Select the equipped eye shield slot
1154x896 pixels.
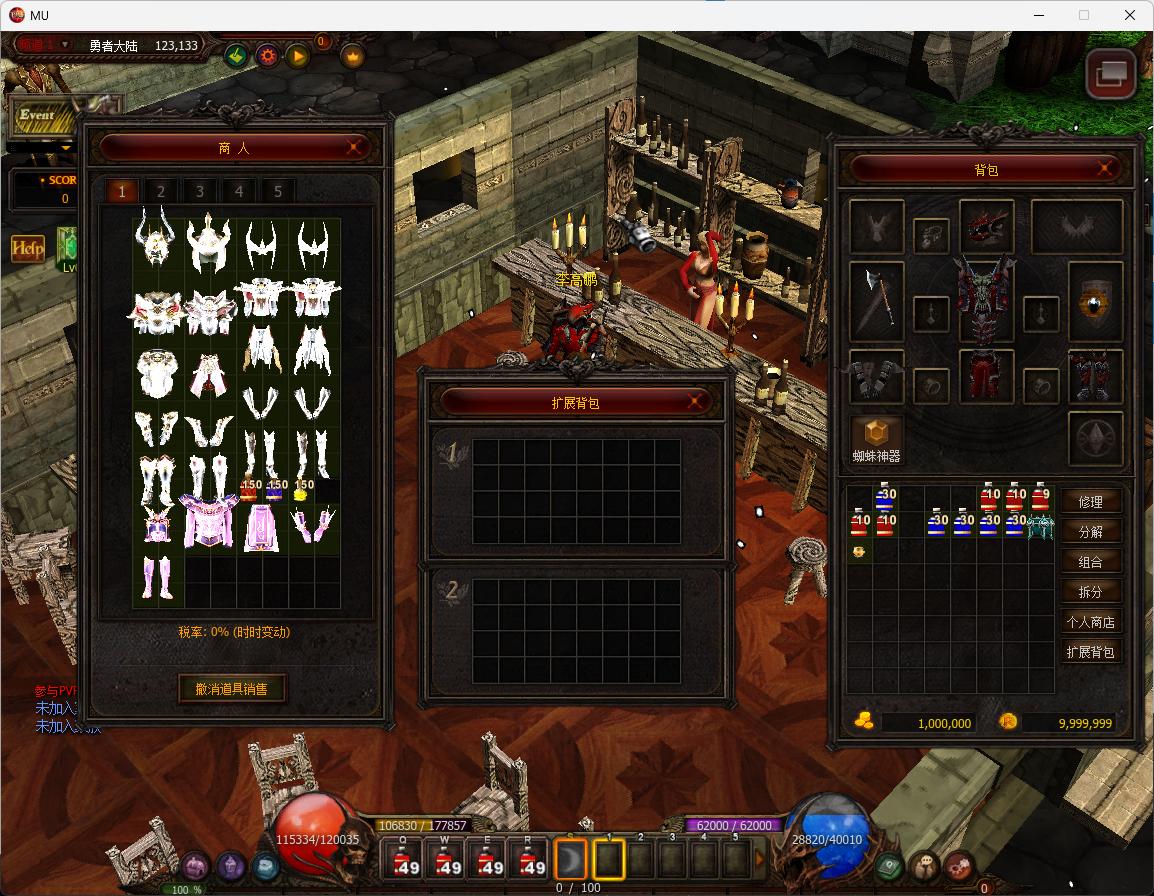tap(1095, 301)
